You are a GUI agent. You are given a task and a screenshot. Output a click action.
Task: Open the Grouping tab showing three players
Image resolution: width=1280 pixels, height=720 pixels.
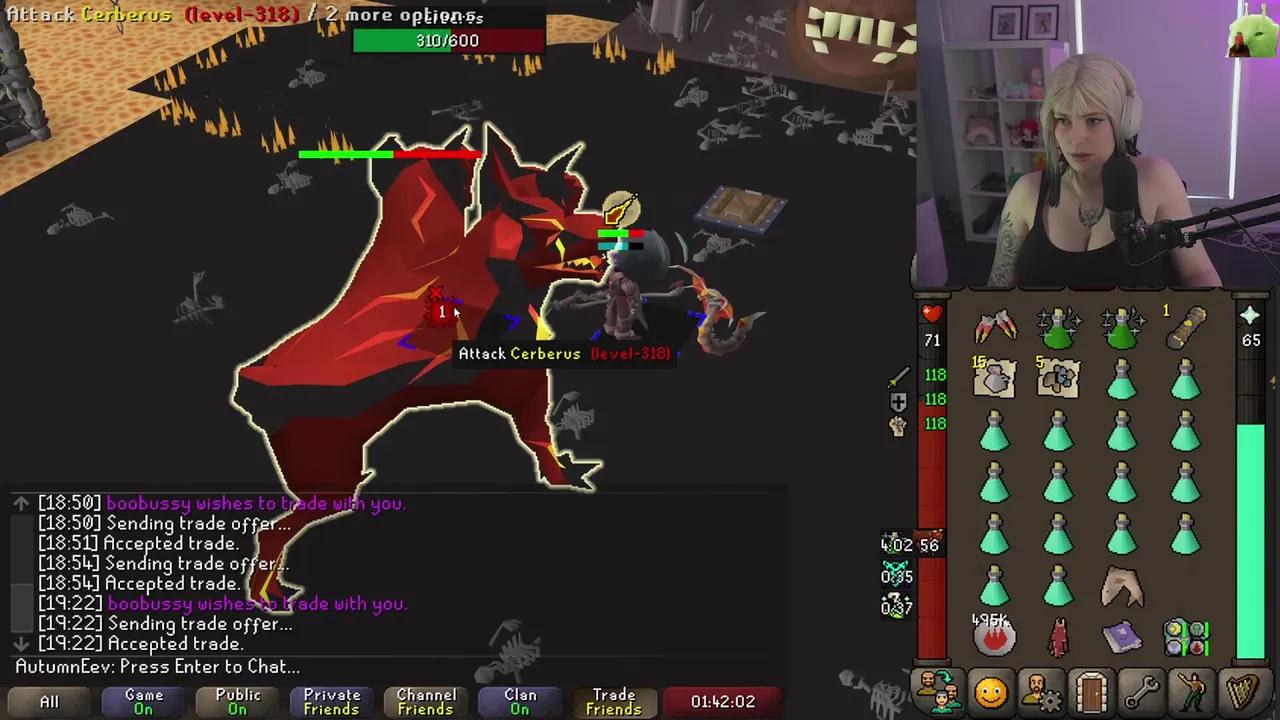940,690
